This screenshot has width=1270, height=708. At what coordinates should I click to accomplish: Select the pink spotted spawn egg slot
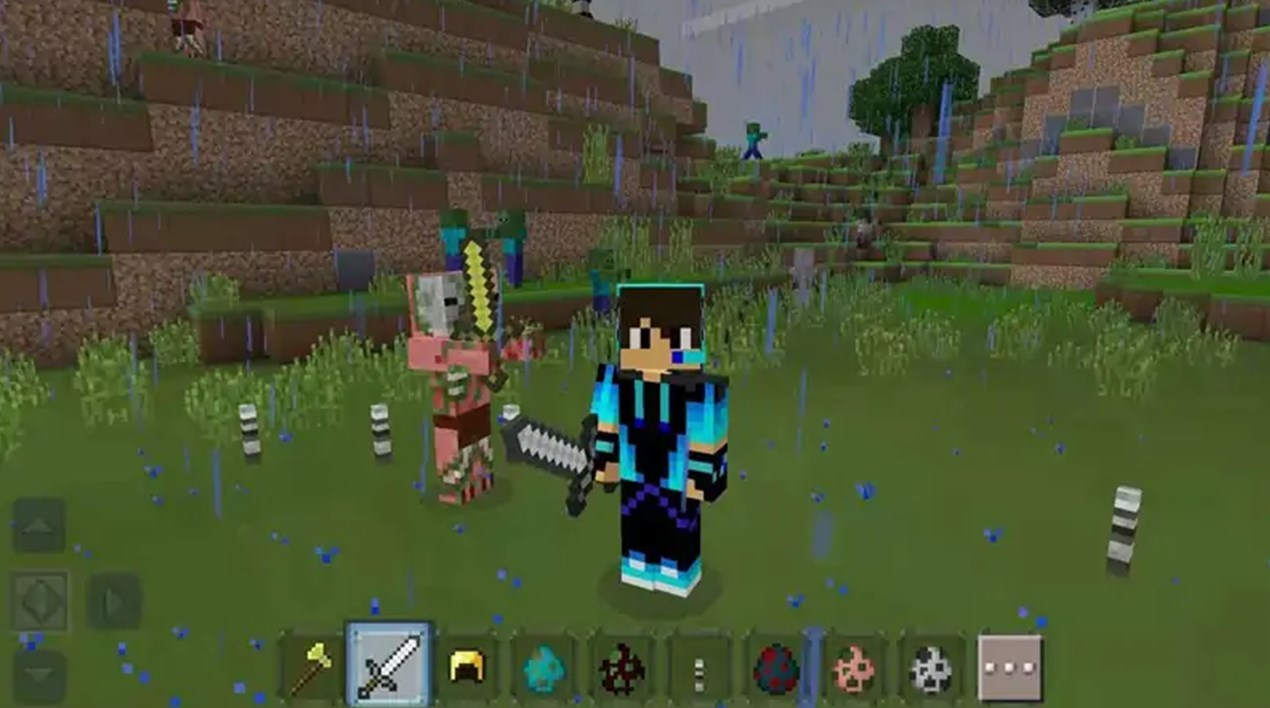[853, 667]
